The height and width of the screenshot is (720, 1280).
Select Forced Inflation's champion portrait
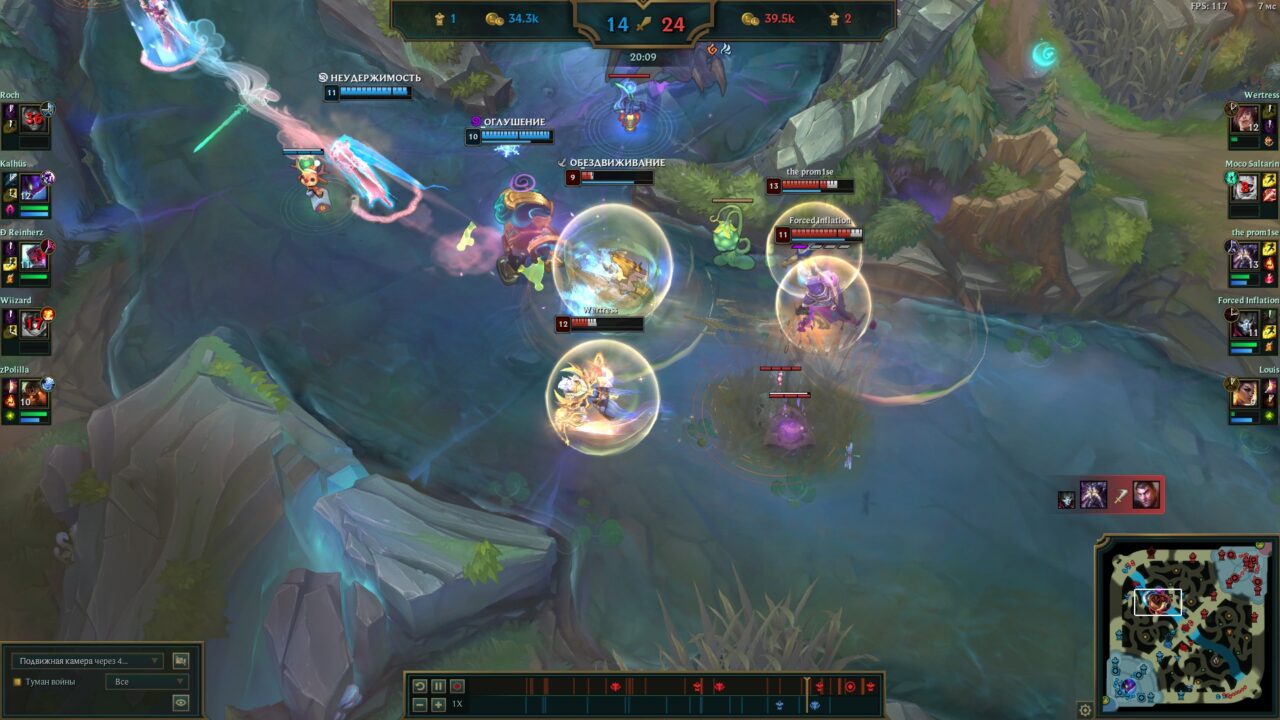[x=1245, y=325]
